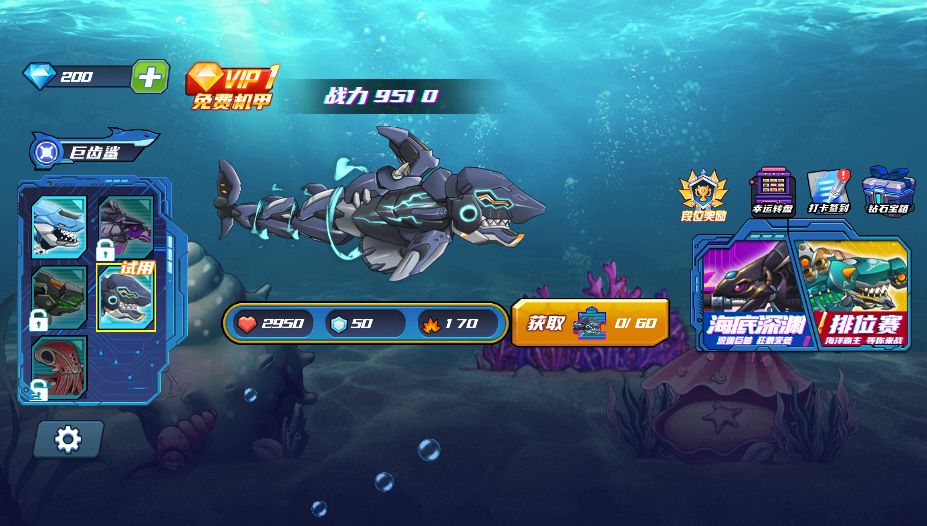Open the 钻石宝箱 diamond chest
This screenshot has height=526, width=927.
click(x=889, y=191)
